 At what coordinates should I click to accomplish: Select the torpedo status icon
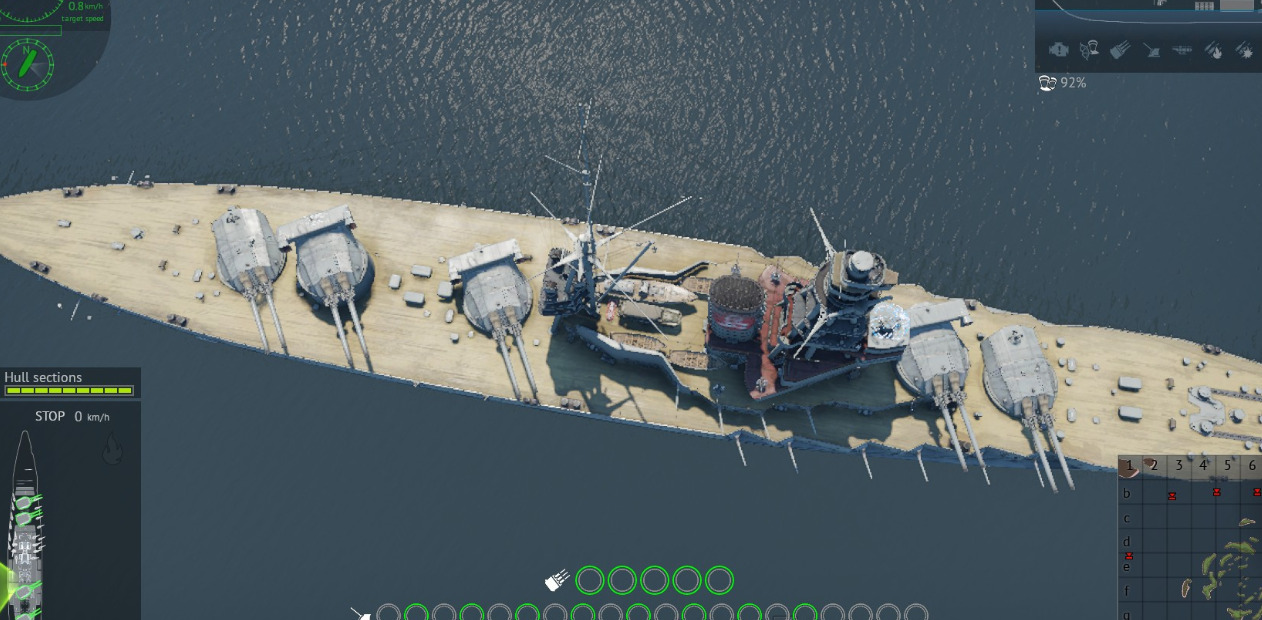[x=1182, y=49]
